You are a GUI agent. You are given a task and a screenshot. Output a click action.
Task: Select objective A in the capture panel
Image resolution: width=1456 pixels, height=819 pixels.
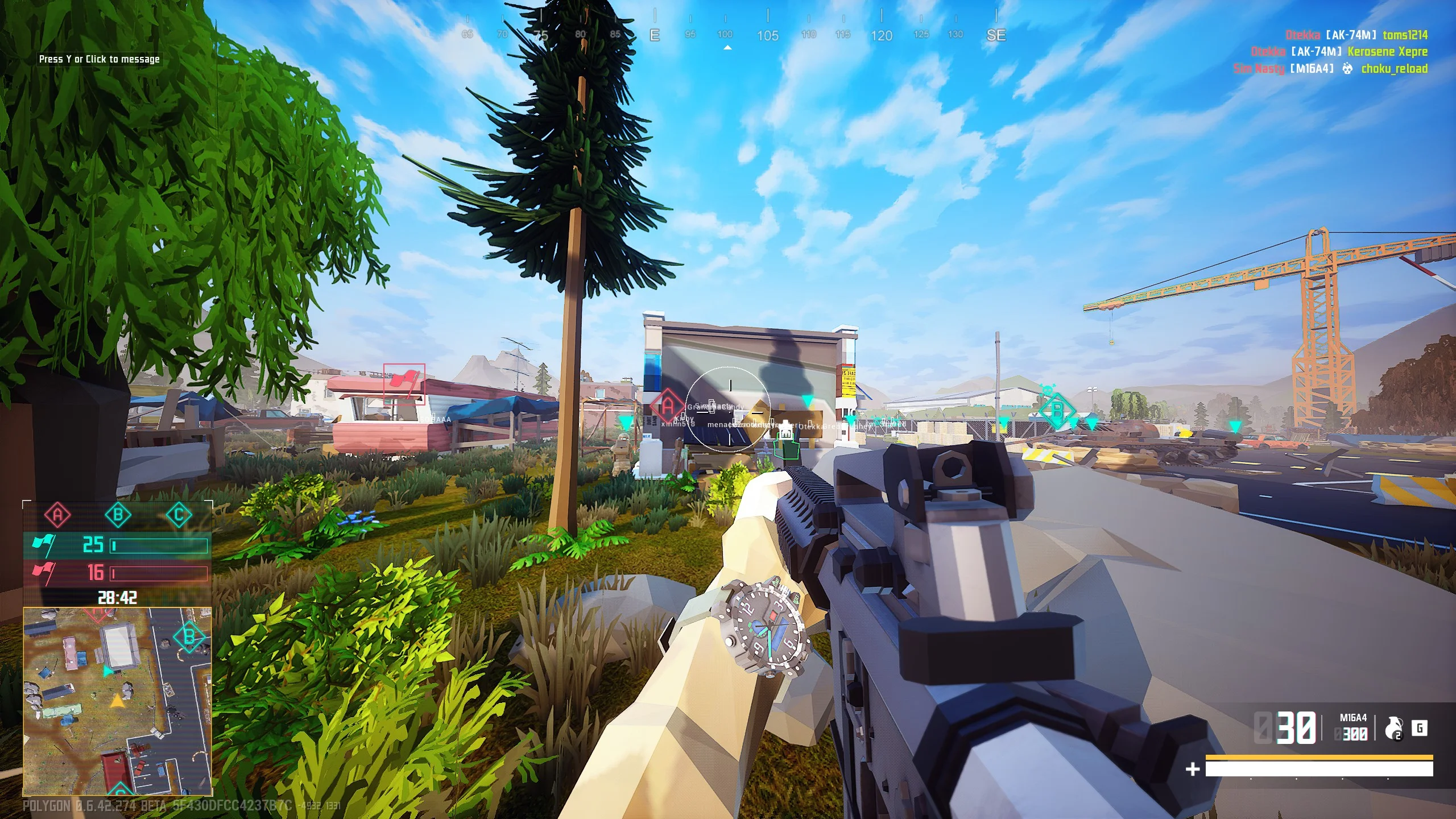[57, 515]
